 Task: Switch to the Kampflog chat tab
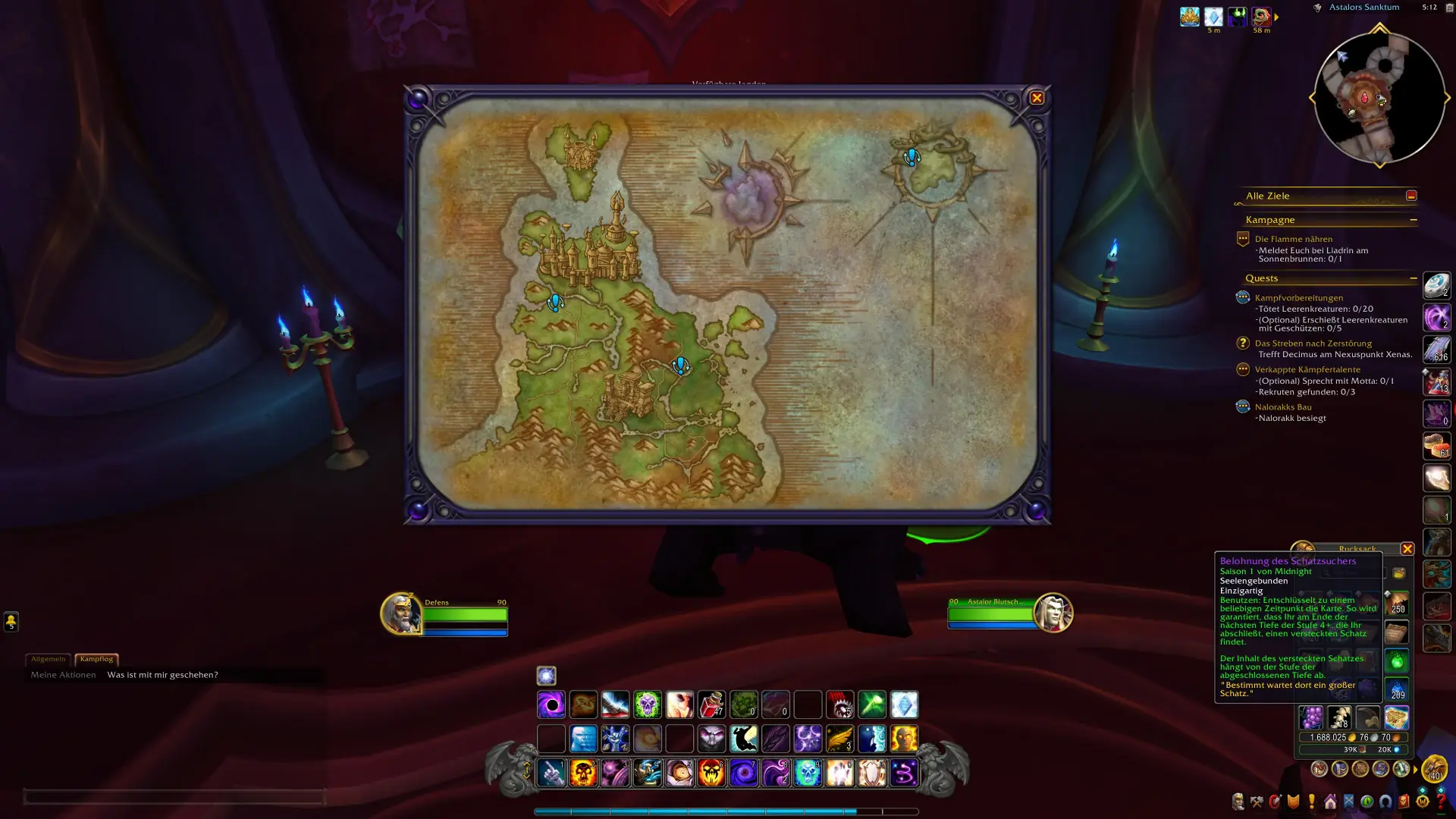(98, 659)
